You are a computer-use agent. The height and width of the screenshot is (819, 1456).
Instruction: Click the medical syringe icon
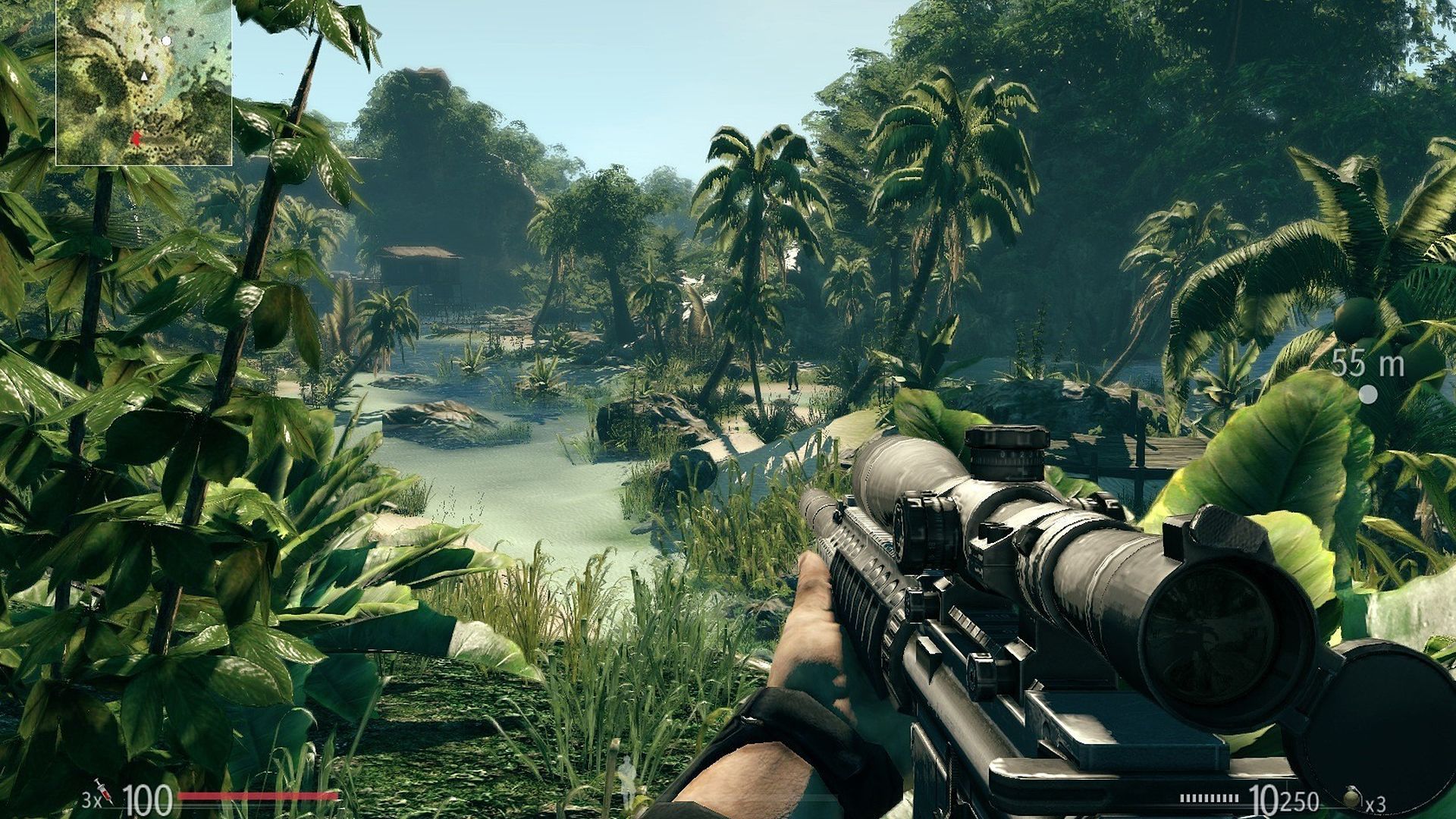(x=103, y=790)
